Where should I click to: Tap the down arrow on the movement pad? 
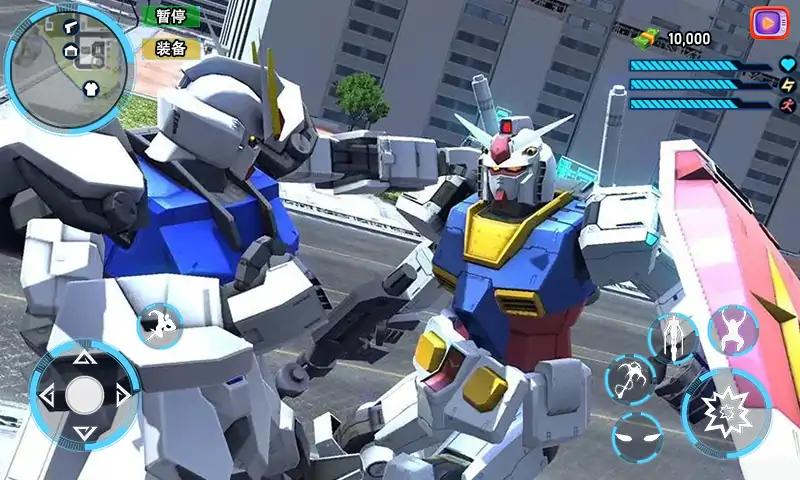pos(85,432)
